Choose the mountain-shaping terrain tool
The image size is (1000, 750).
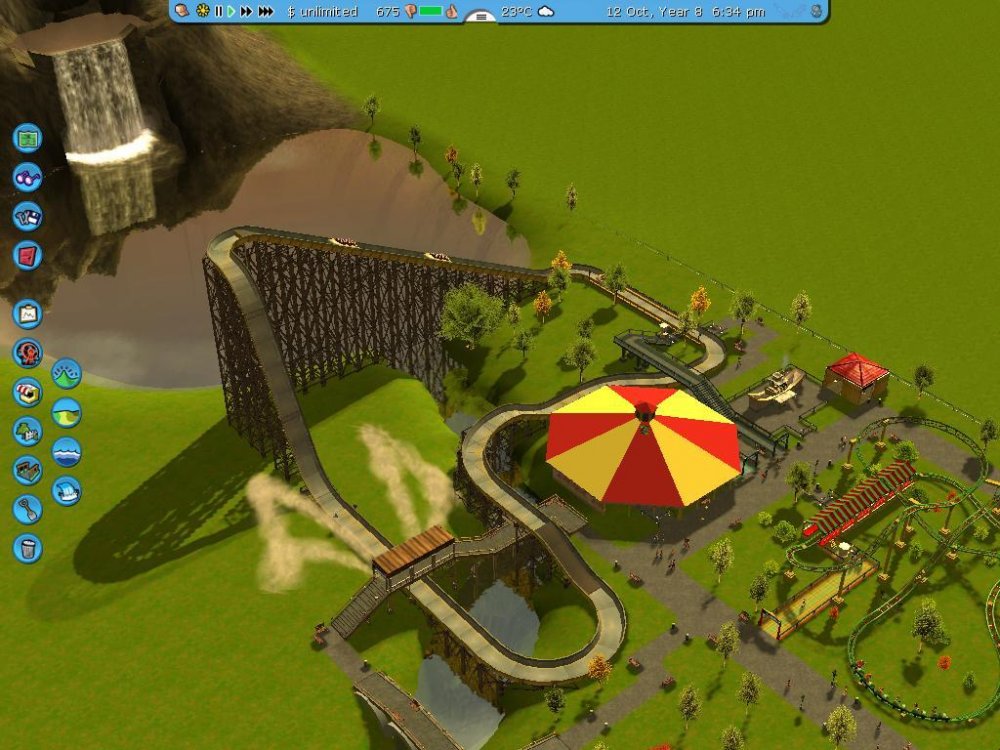pyautogui.click(x=66, y=373)
